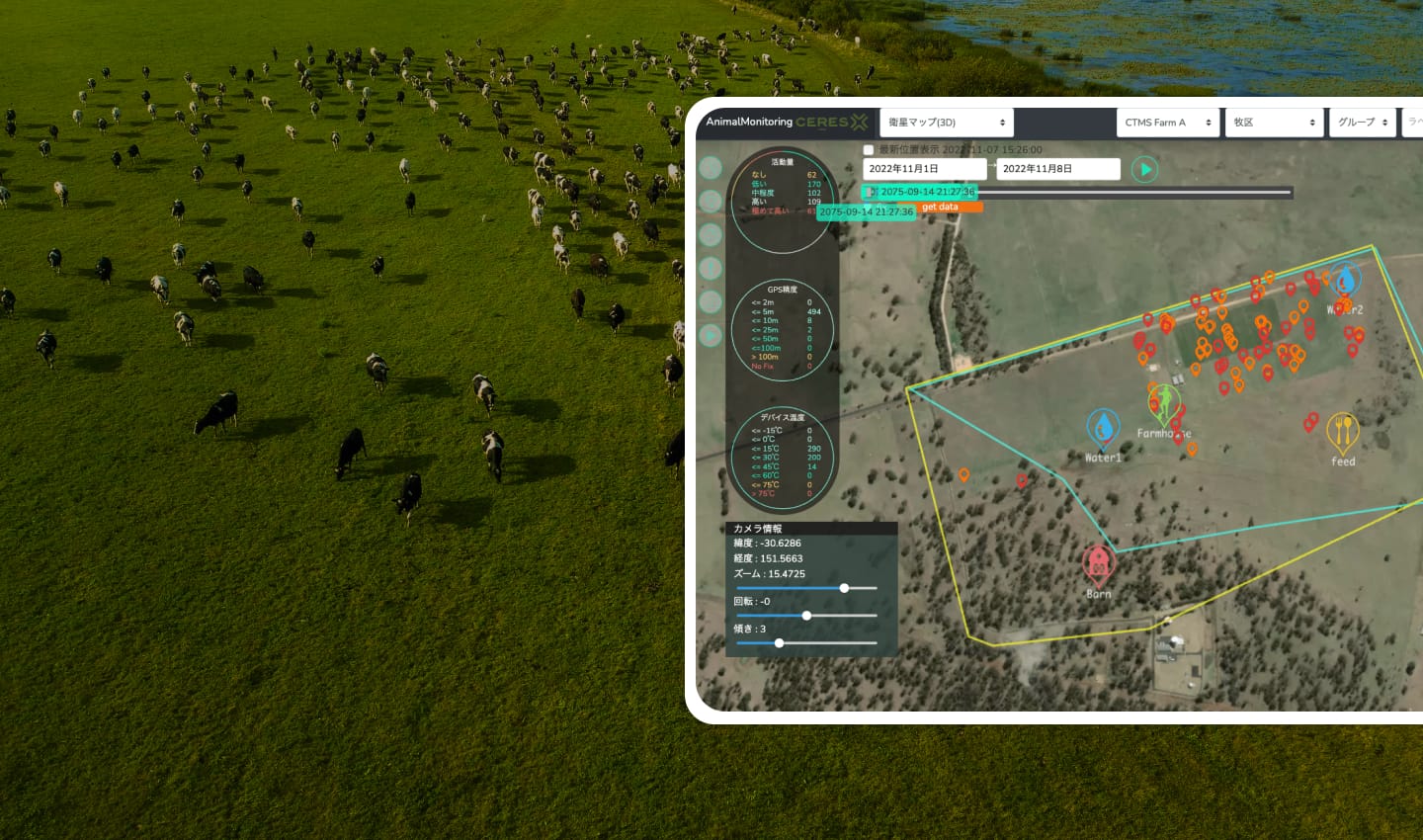Viewport: 1423px width, 840px height.
Task: Select the Water1 map marker
Action: [1103, 428]
